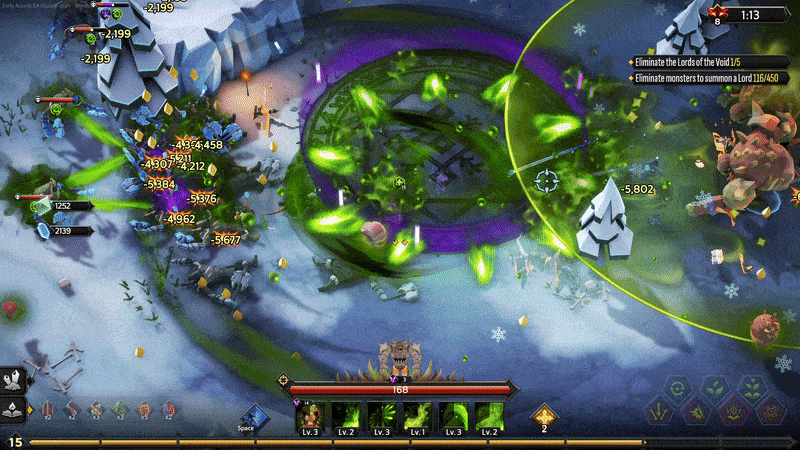Open the crystal shards panel button
This screenshot has height=450, width=800.
[16, 381]
